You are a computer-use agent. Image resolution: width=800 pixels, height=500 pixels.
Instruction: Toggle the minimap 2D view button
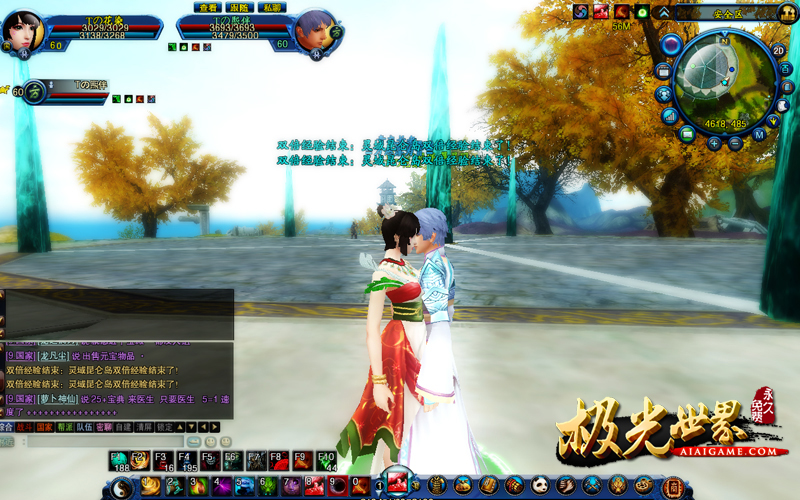coord(778,50)
